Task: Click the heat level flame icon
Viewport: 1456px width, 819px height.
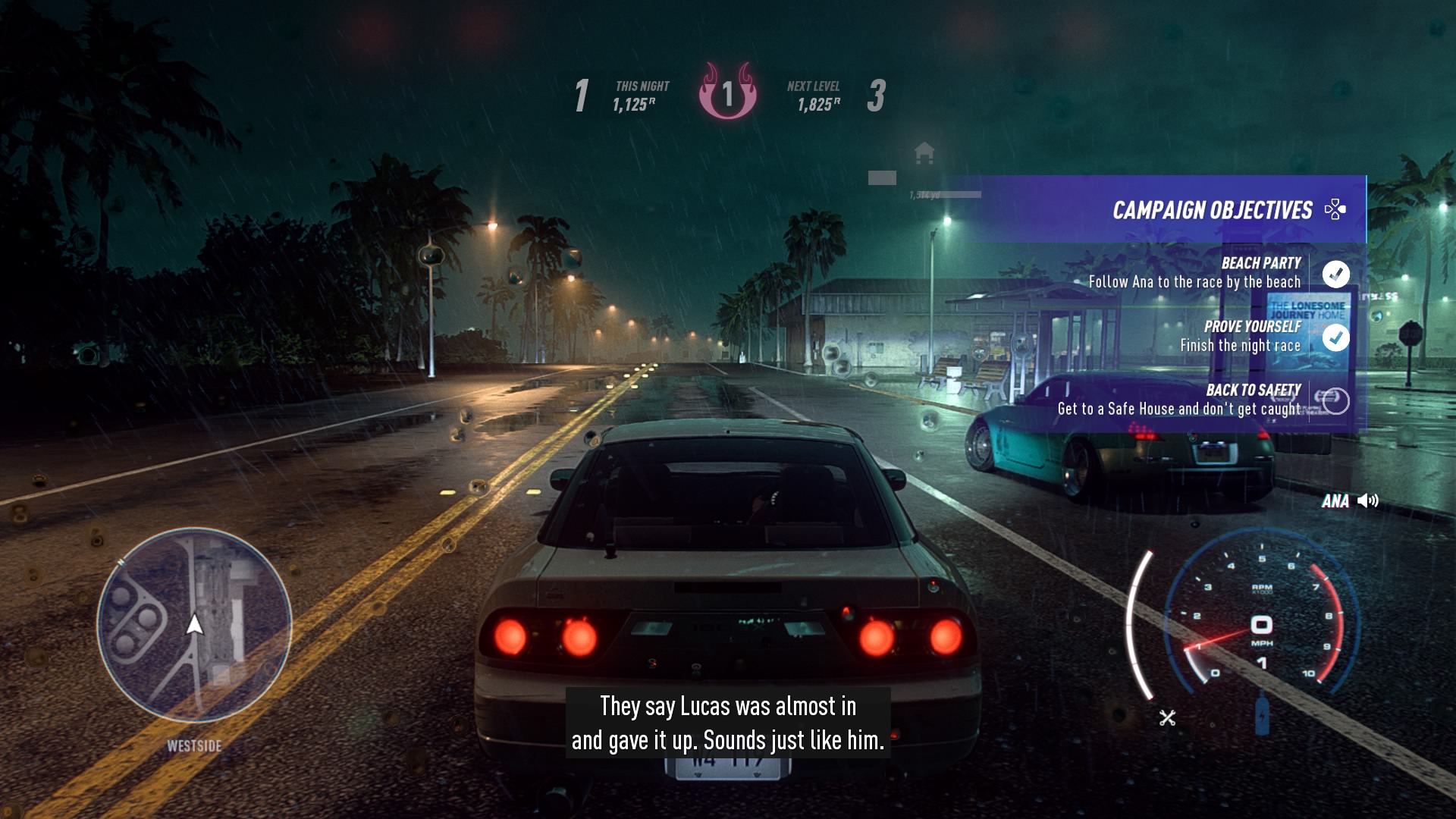Action: click(729, 93)
